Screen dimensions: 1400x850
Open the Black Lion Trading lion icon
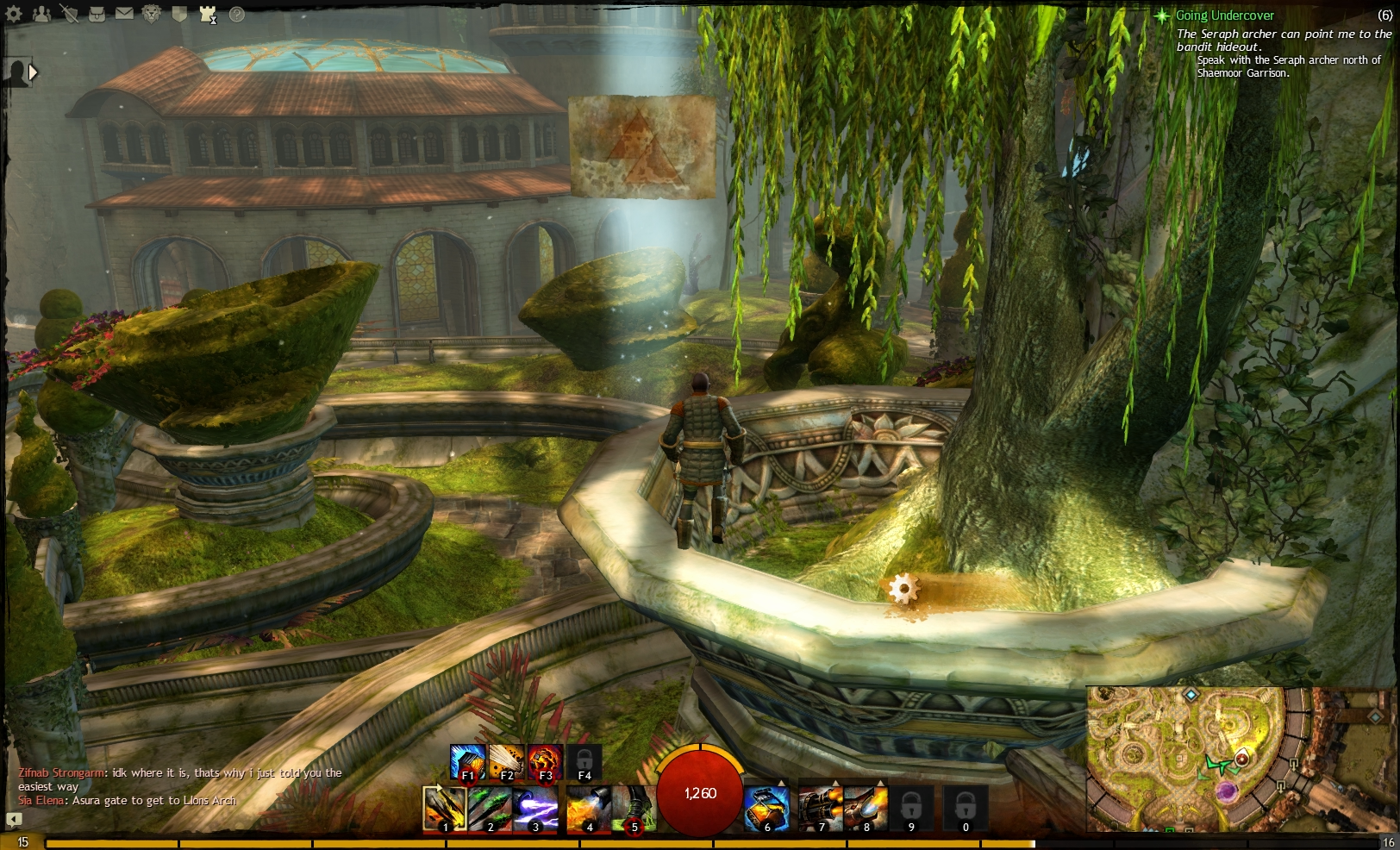pos(151,13)
